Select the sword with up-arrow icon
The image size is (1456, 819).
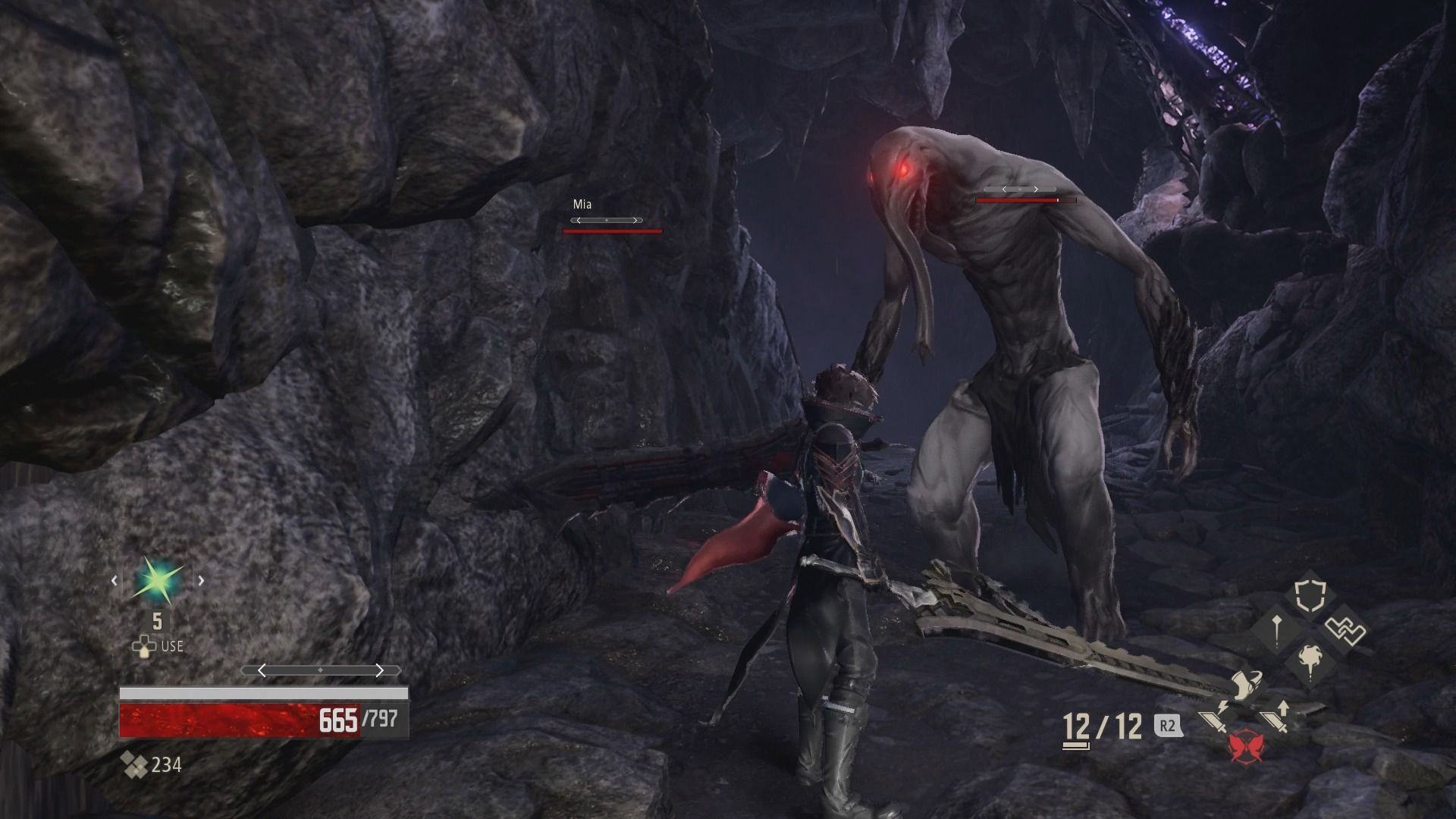(1275, 717)
